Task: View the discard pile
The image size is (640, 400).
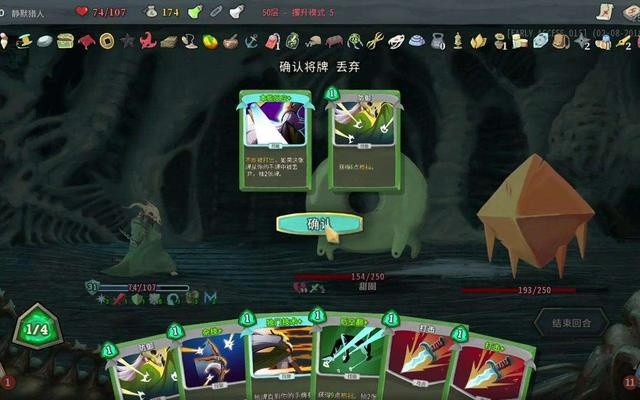Action: (630, 380)
